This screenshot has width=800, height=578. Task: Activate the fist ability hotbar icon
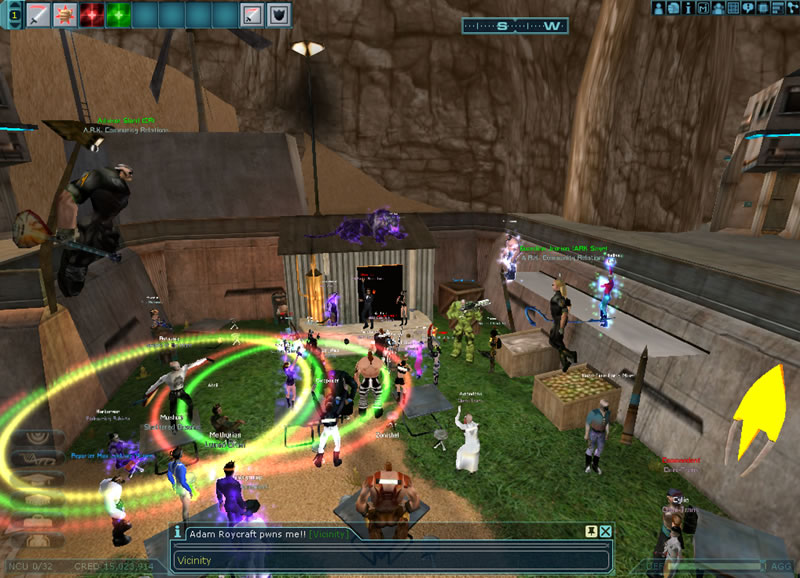click(x=65, y=15)
